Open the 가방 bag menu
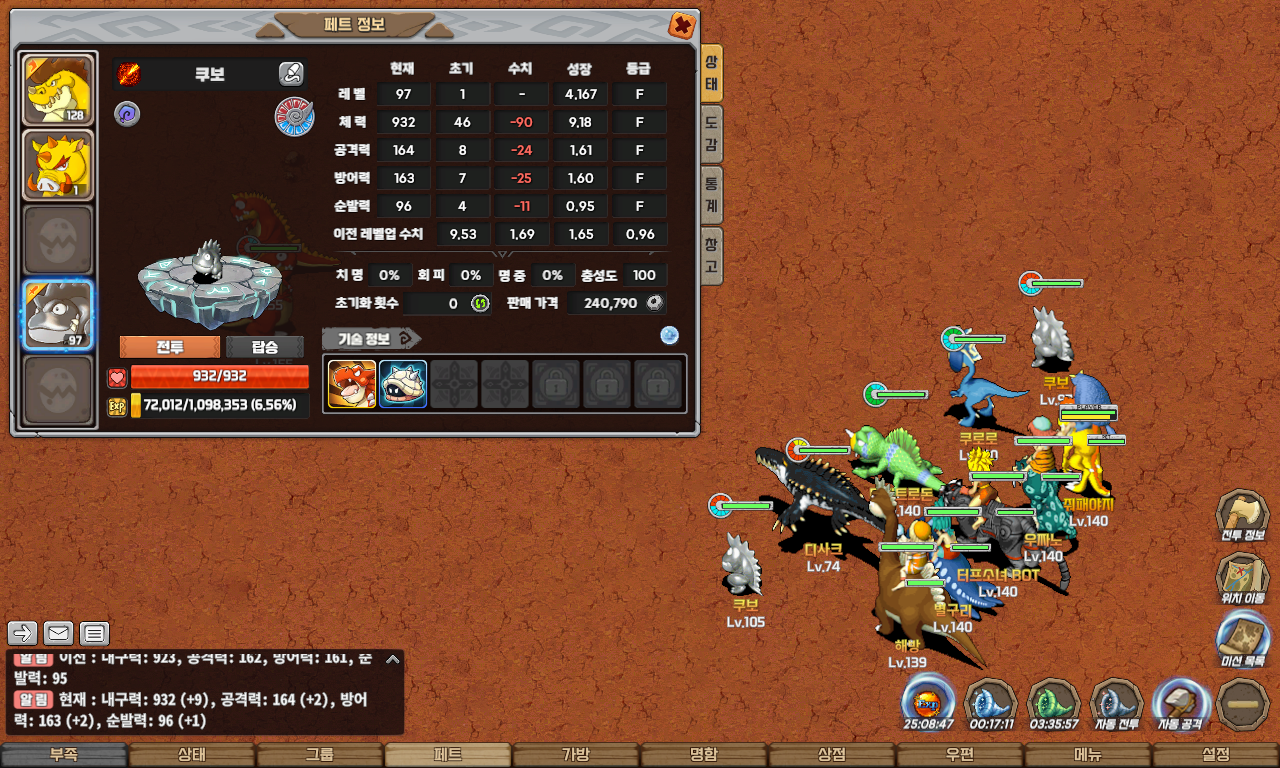Screen dimensions: 1280x768 click(575, 755)
